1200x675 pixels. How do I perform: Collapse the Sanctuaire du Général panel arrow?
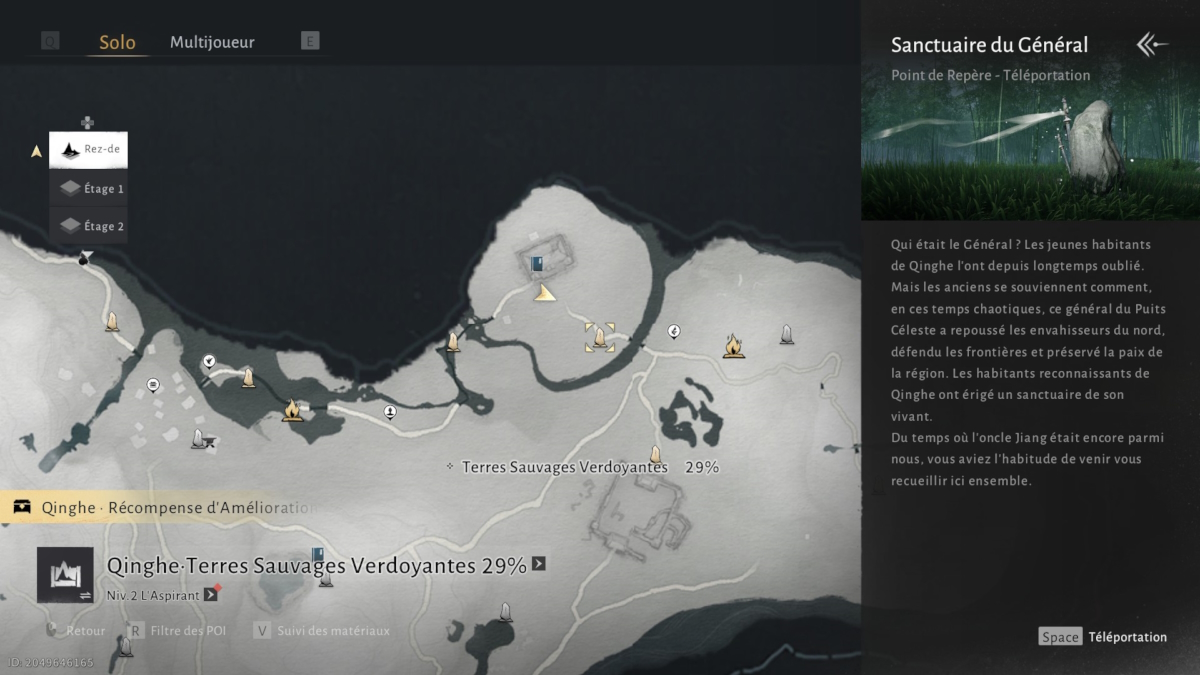pyautogui.click(x=1152, y=44)
